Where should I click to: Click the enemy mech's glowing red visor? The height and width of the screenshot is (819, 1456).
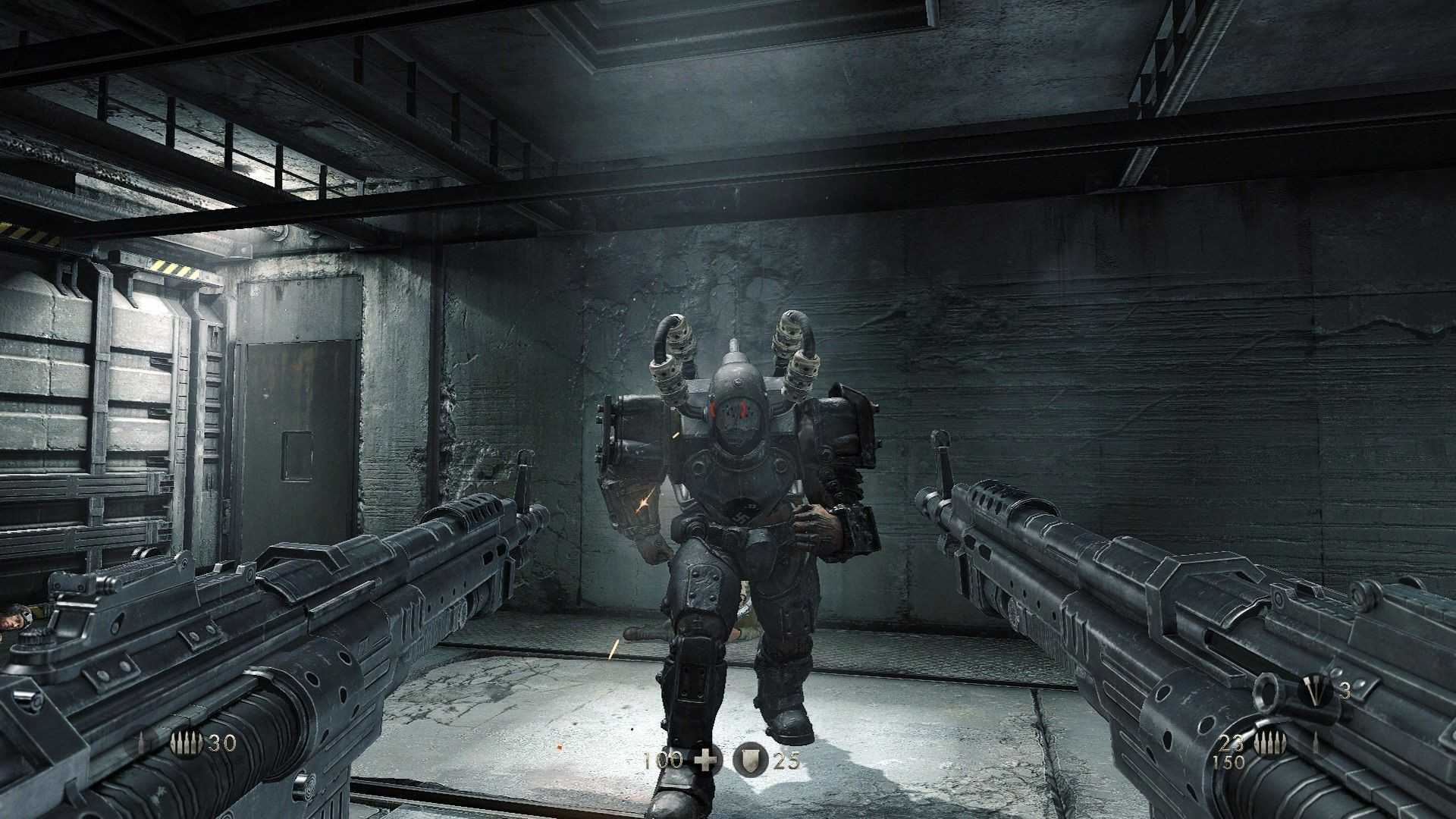pyautogui.click(x=733, y=410)
